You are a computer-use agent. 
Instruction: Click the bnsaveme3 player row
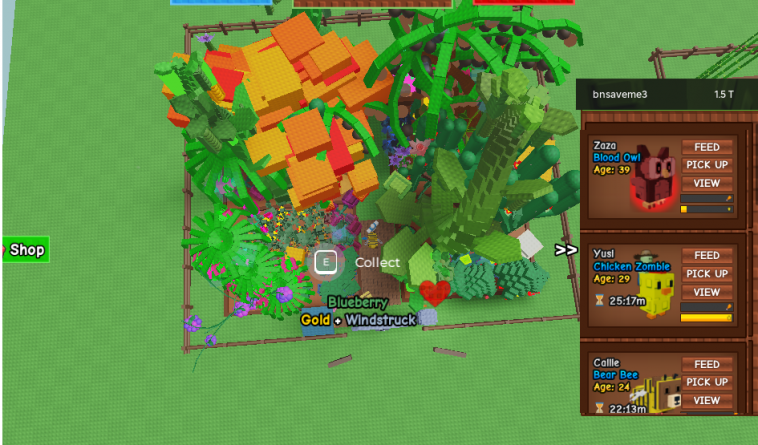point(666,94)
